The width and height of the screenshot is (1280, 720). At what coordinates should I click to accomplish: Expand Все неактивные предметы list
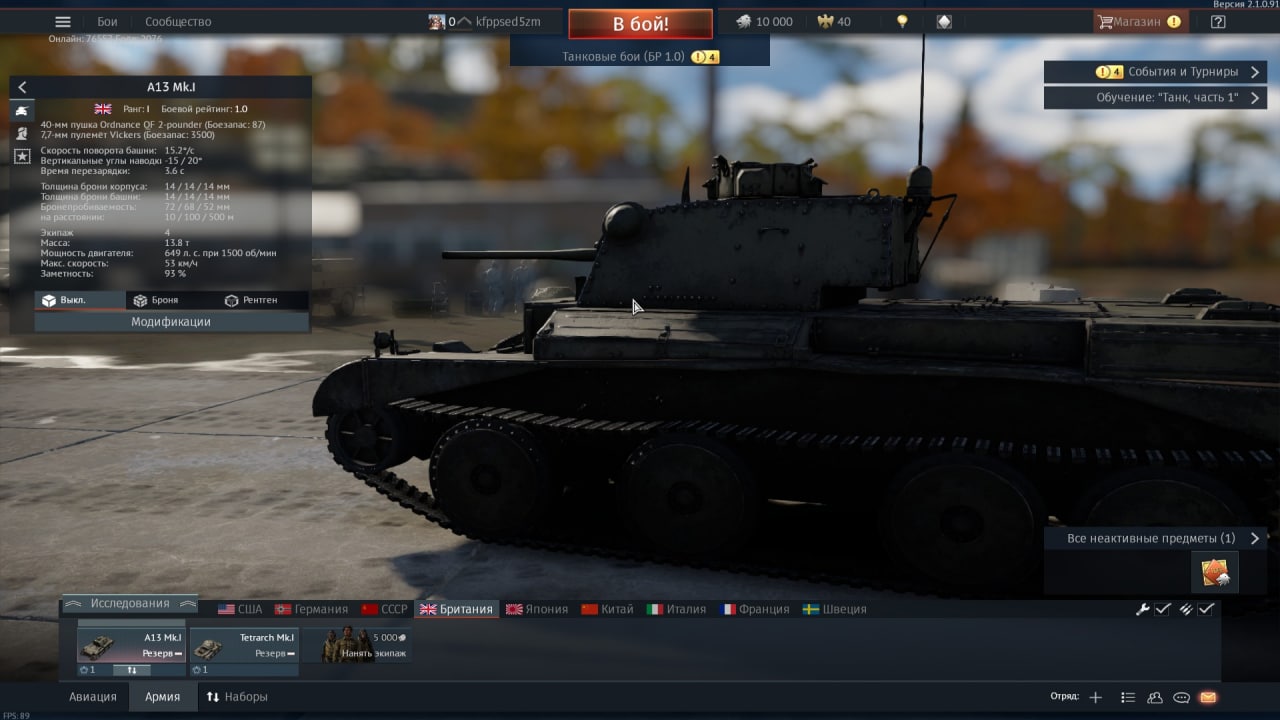1155,538
